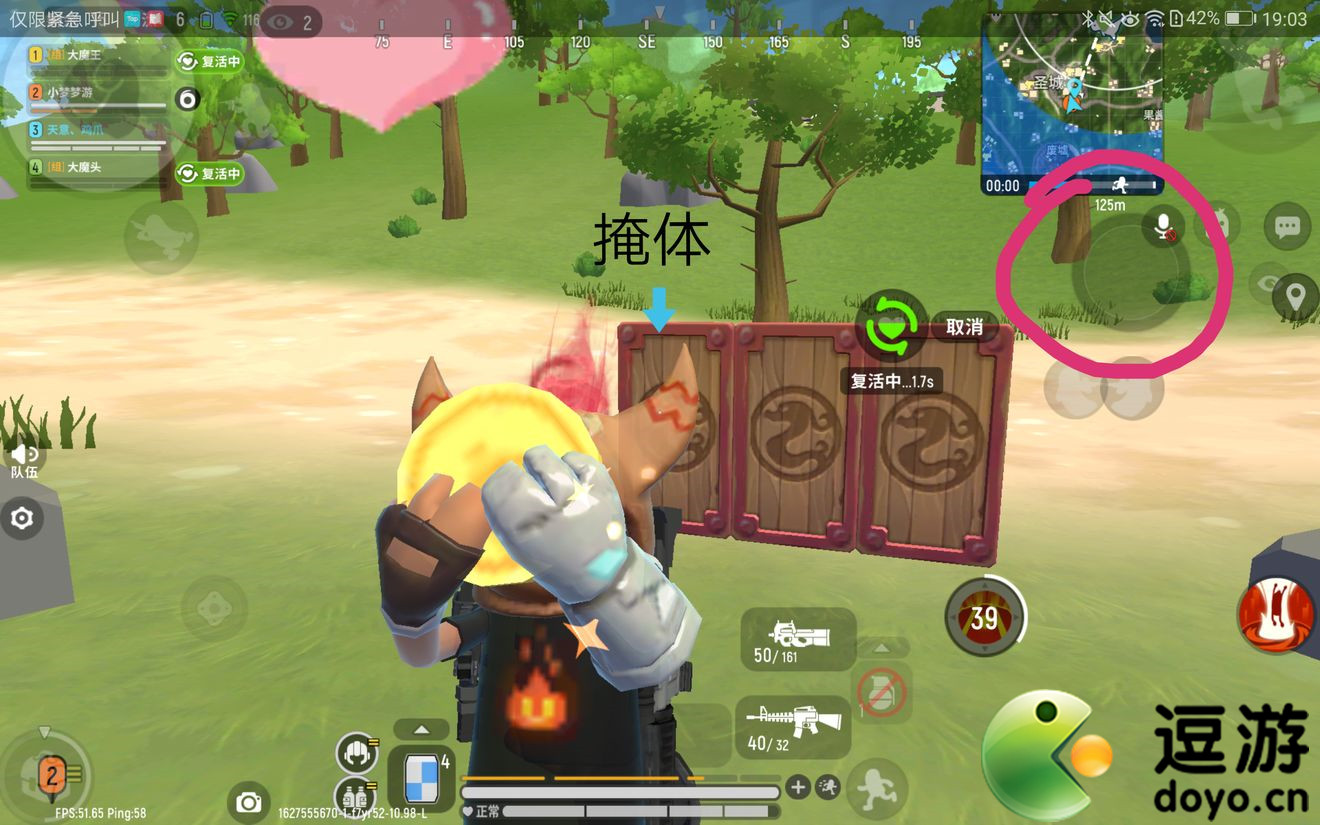
Task: Tap 取消 to cancel the revive
Action: (x=963, y=326)
